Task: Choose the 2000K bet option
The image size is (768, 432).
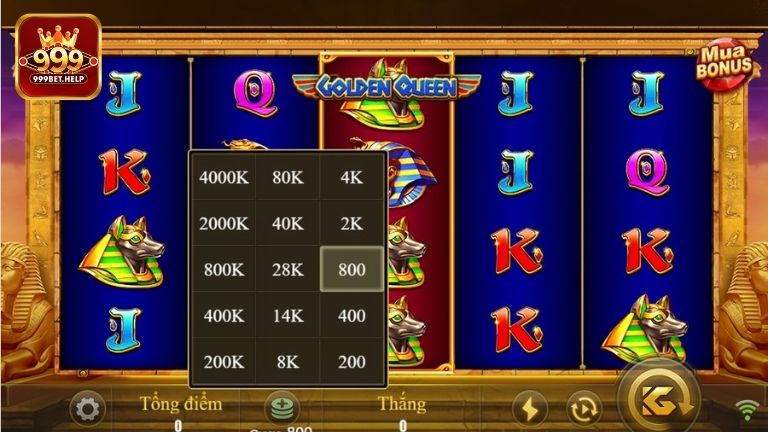Action: tap(222, 223)
